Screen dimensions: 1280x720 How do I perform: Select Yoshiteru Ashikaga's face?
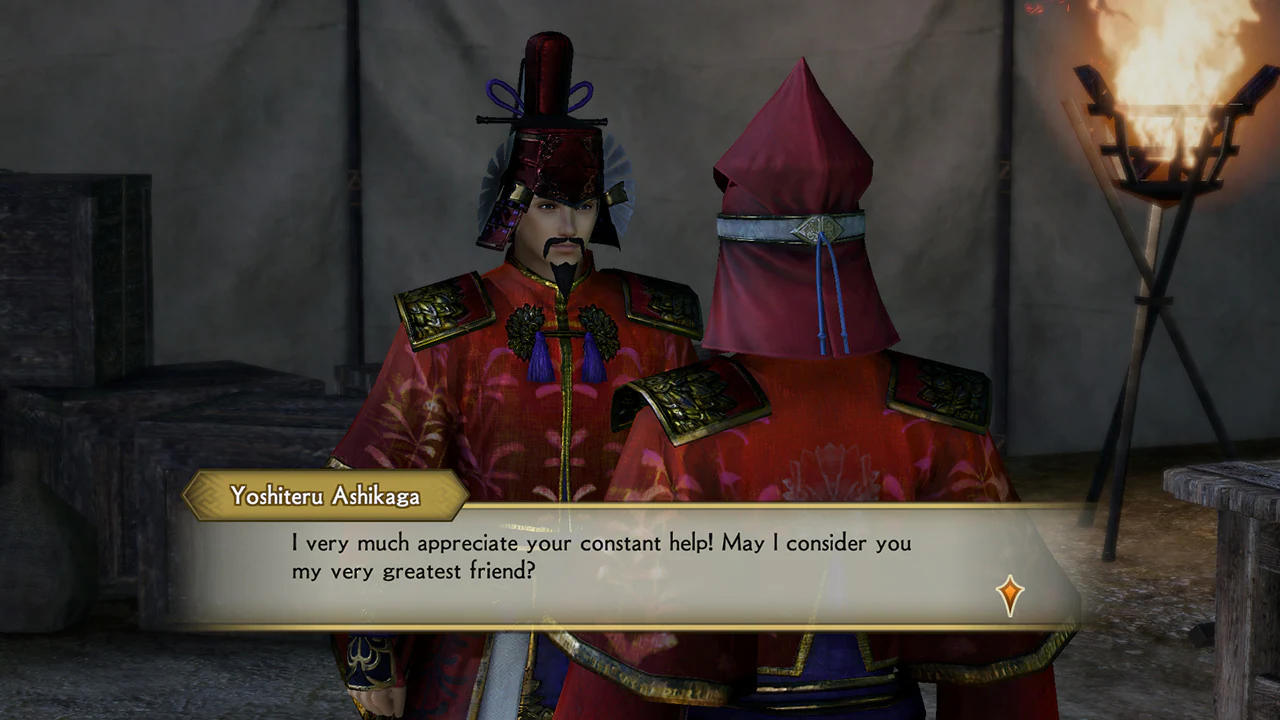pyautogui.click(x=559, y=225)
